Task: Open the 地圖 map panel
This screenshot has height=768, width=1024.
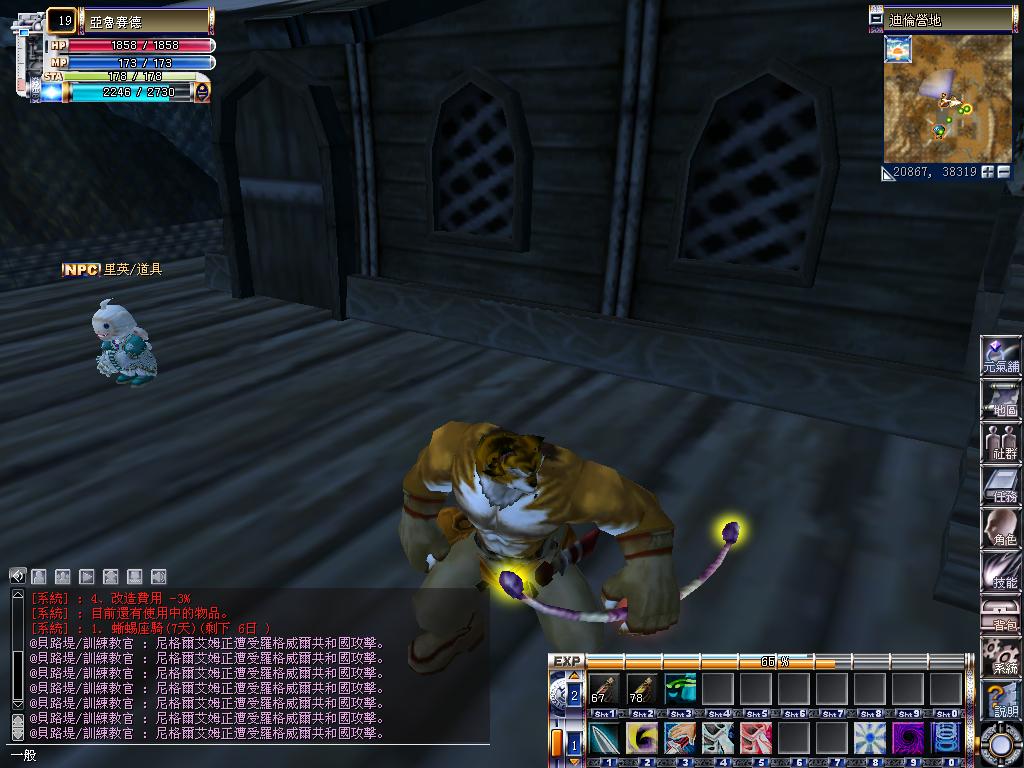Action: pos(1000,399)
